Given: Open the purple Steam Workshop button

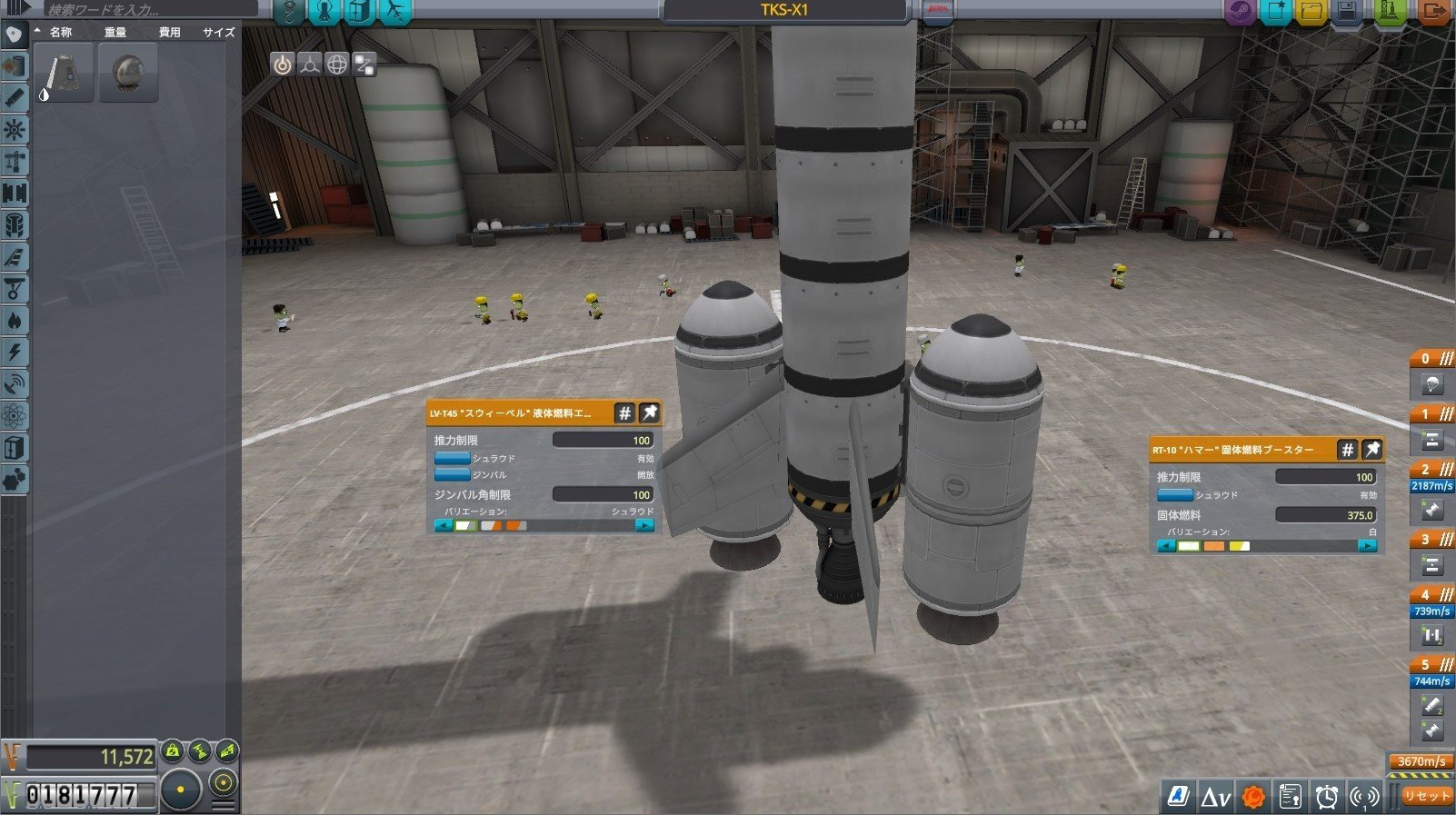Looking at the screenshot, I should [x=1239, y=11].
